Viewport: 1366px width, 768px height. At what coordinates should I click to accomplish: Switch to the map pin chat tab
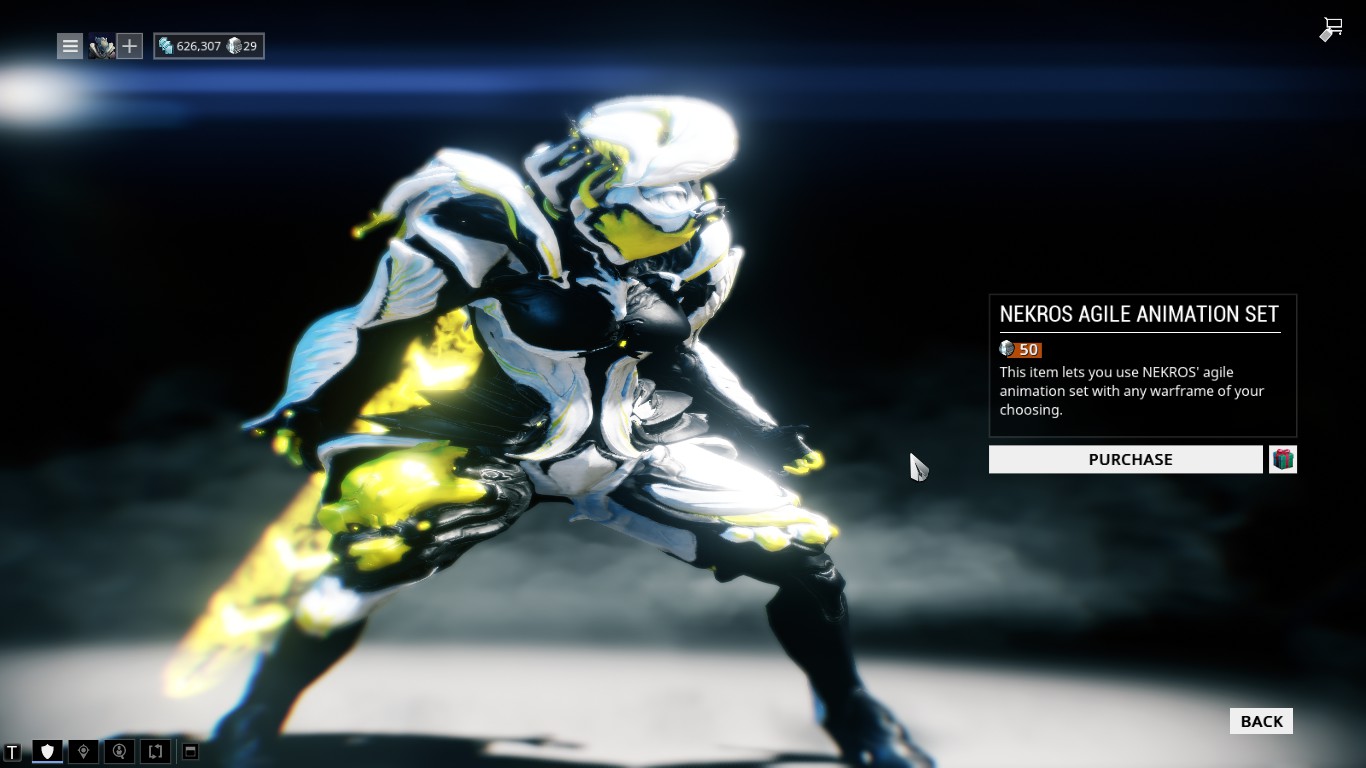click(x=84, y=751)
